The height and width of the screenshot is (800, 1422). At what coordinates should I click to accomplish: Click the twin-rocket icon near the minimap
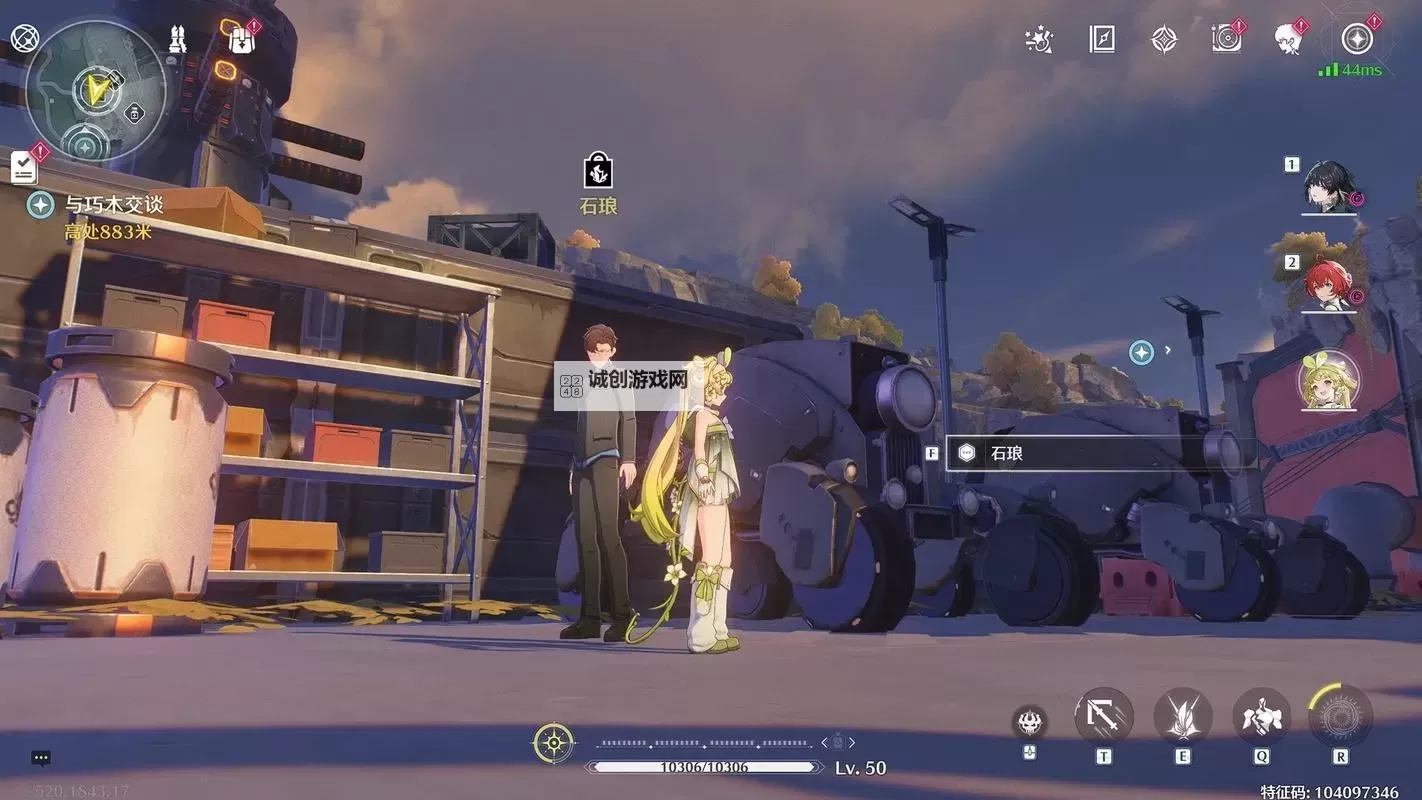point(179,40)
